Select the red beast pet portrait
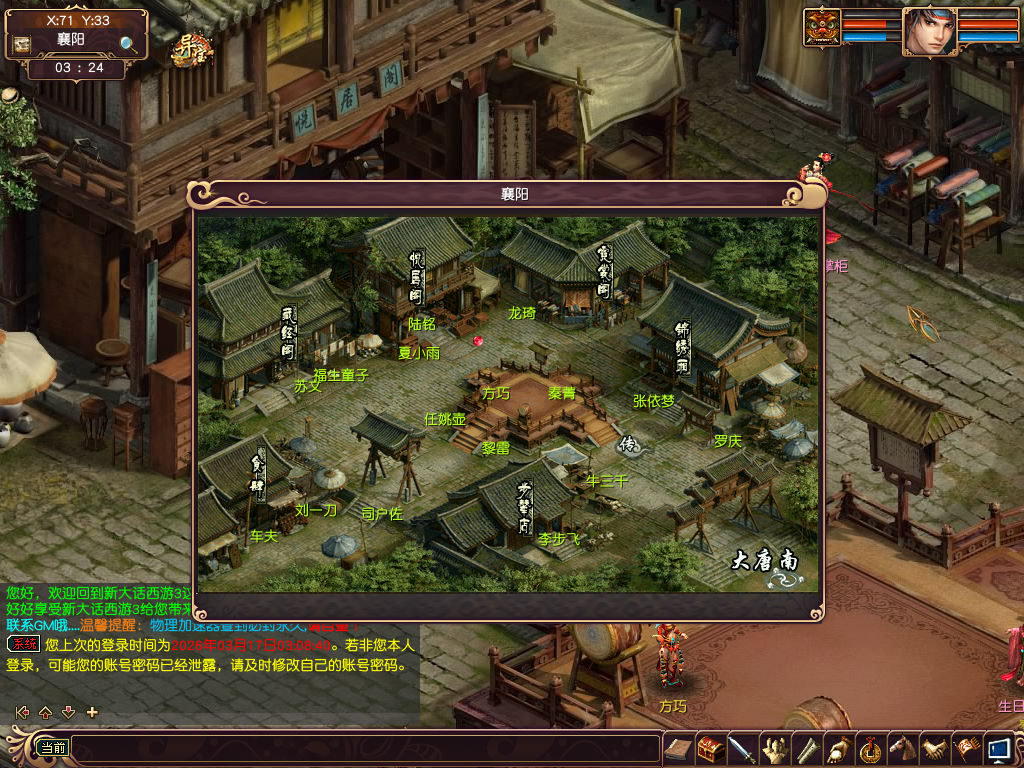This screenshot has width=1024, height=768. pyautogui.click(x=822, y=27)
